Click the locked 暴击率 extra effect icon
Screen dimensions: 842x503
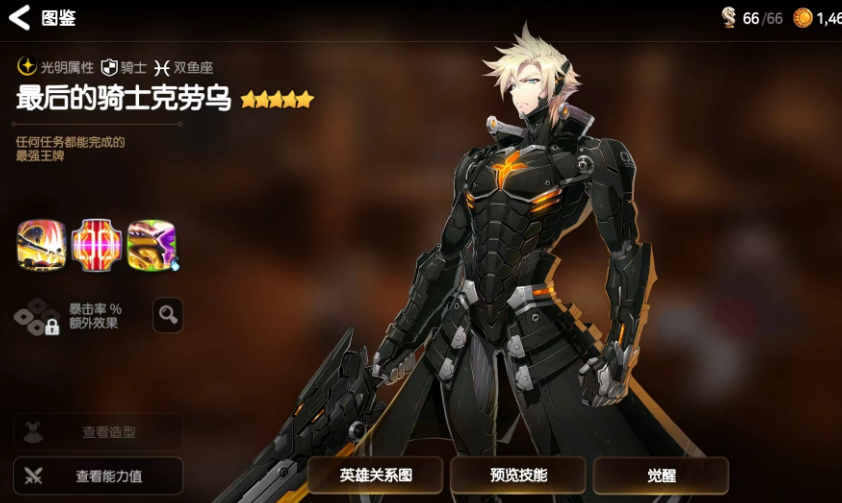tap(37, 316)
